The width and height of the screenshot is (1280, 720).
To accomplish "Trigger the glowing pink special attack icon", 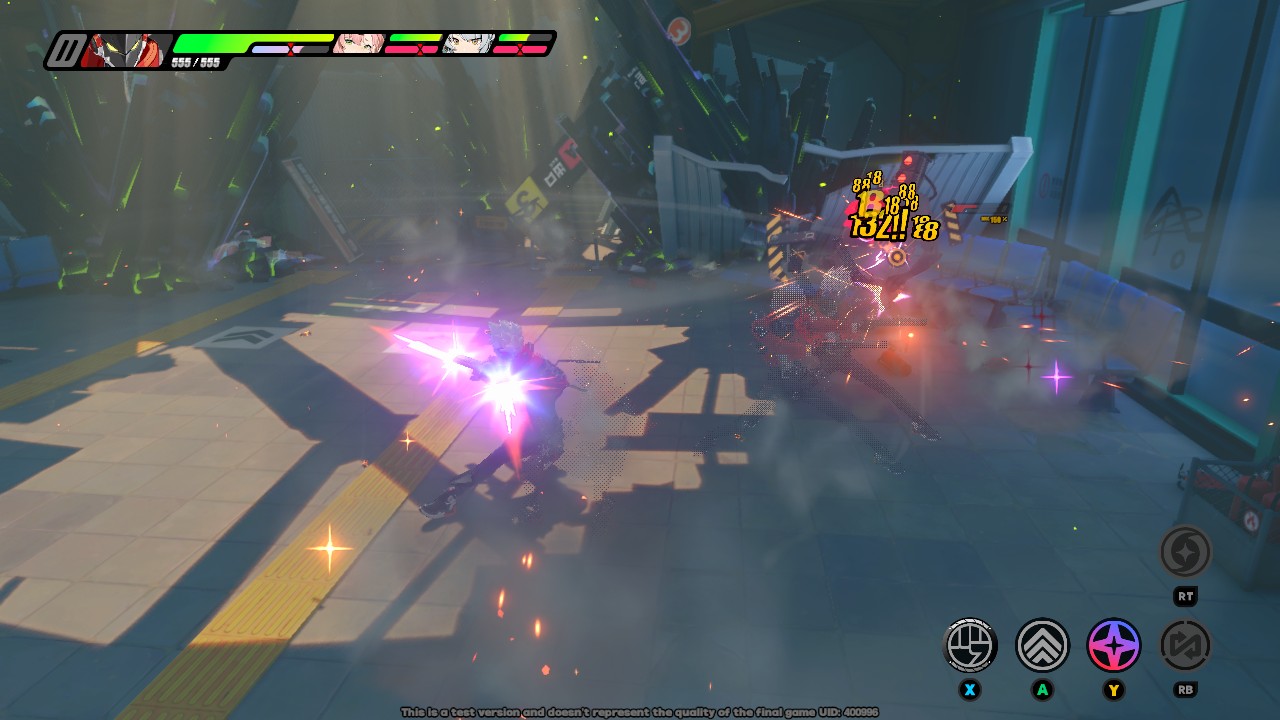I will click(1113, 645).
